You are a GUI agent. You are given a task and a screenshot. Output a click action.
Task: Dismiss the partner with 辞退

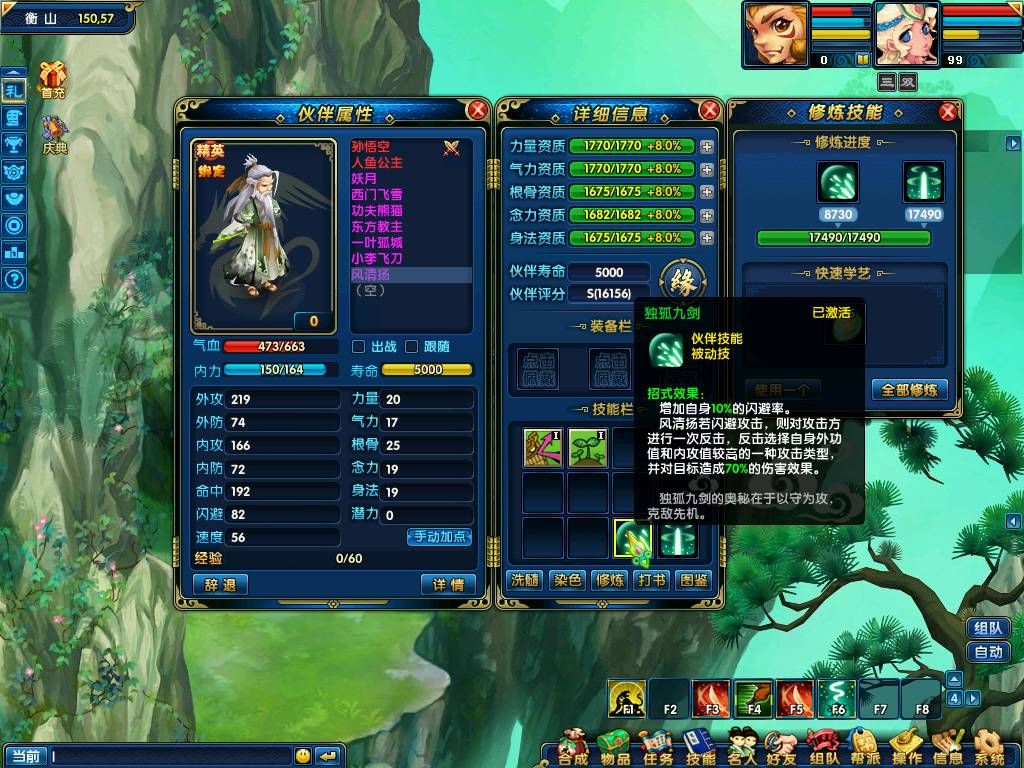tap(220, 585)
